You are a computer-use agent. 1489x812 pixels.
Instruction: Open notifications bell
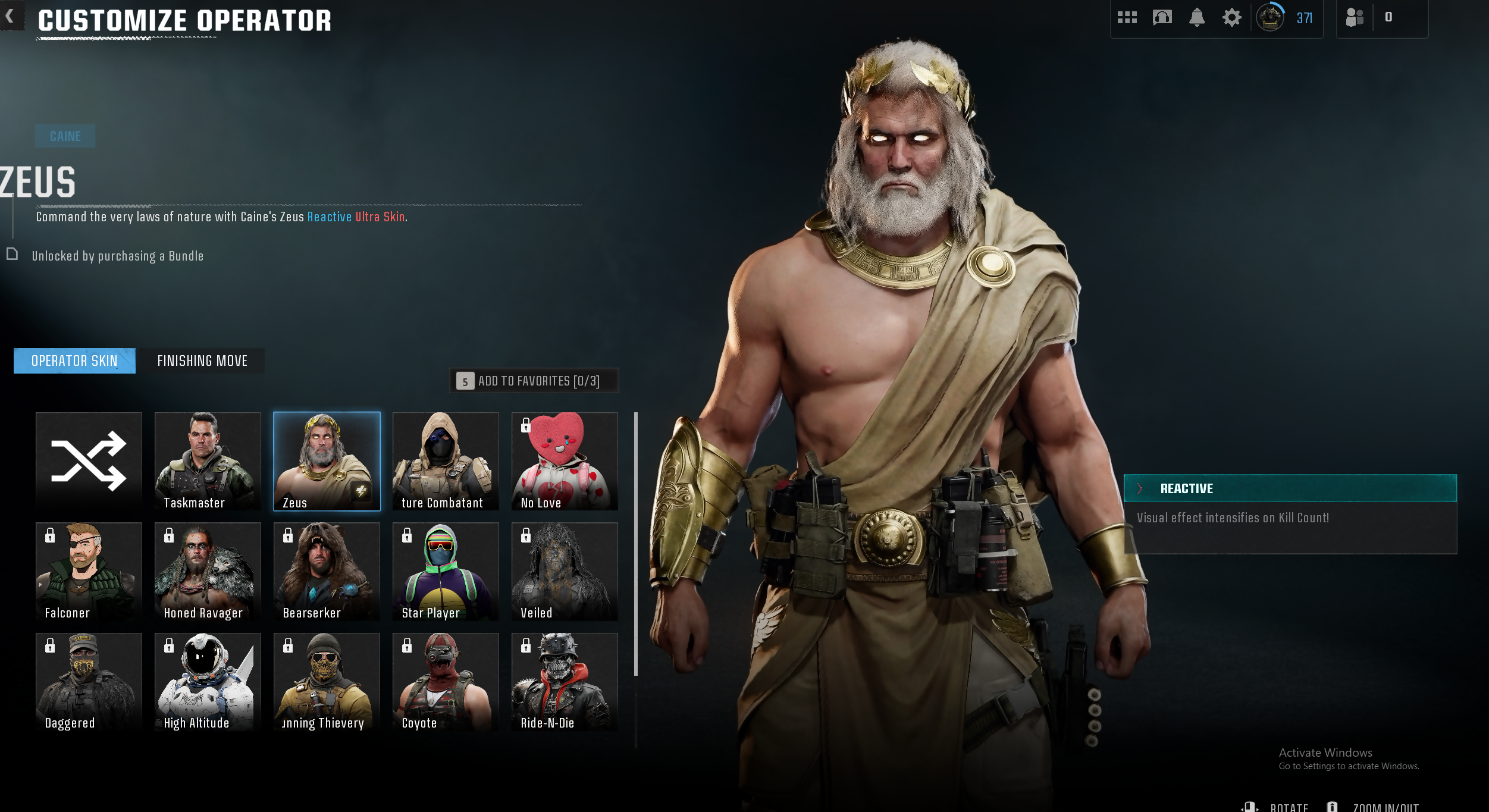1197,18
